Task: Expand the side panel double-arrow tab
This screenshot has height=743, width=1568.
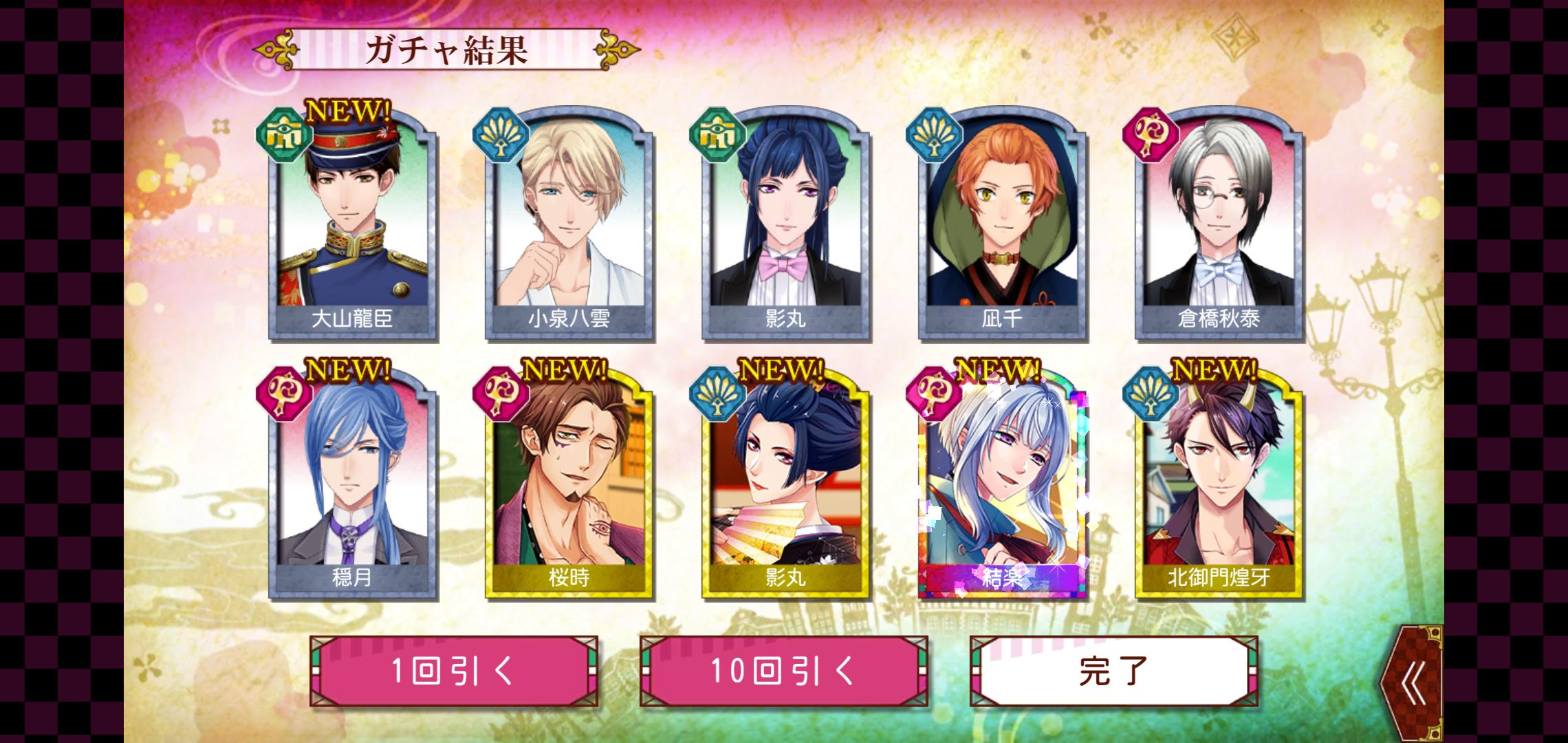Action: [x=1413, y=685]
